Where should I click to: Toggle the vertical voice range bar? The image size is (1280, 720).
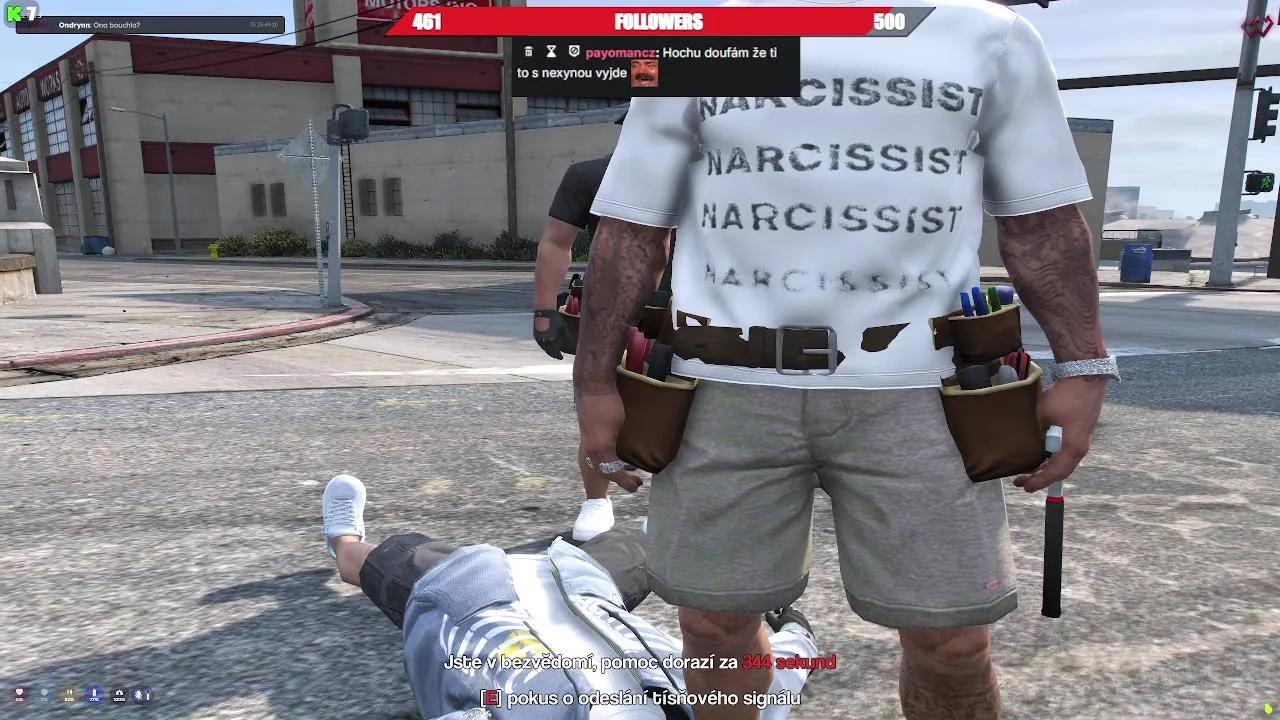point(148,693)
